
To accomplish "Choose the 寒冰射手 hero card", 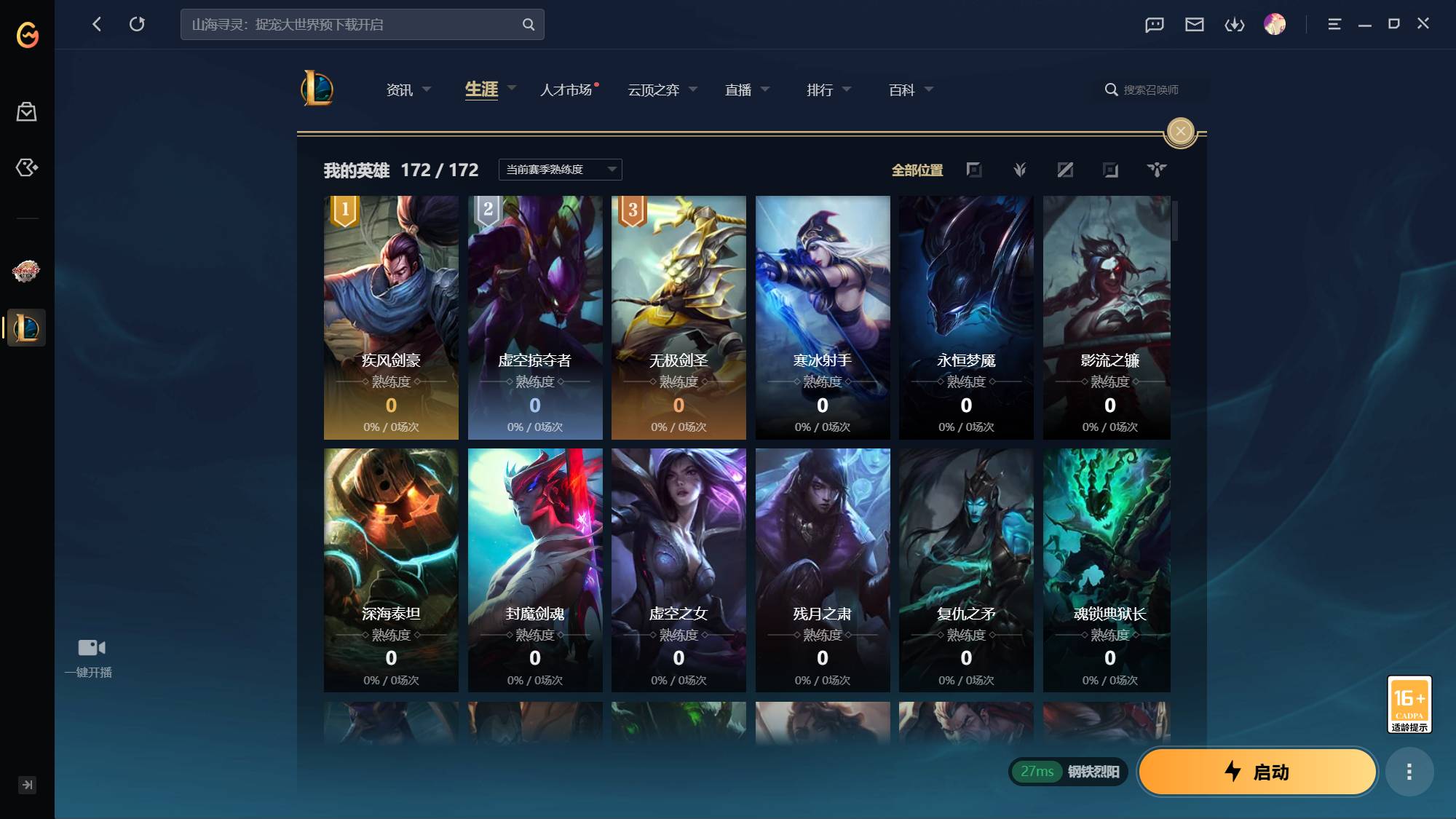I will pos(823,317).
